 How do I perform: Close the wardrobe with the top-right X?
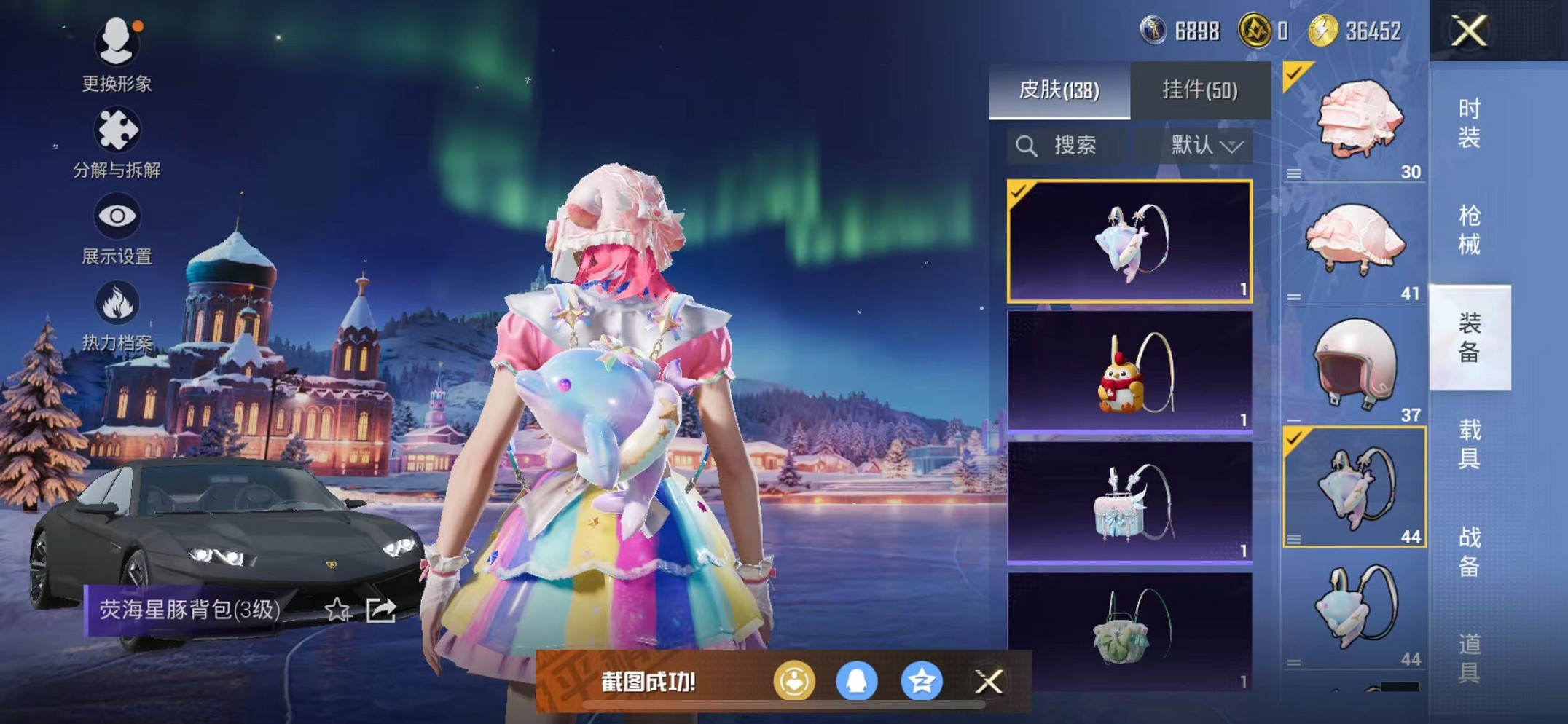click(1469, 31)
